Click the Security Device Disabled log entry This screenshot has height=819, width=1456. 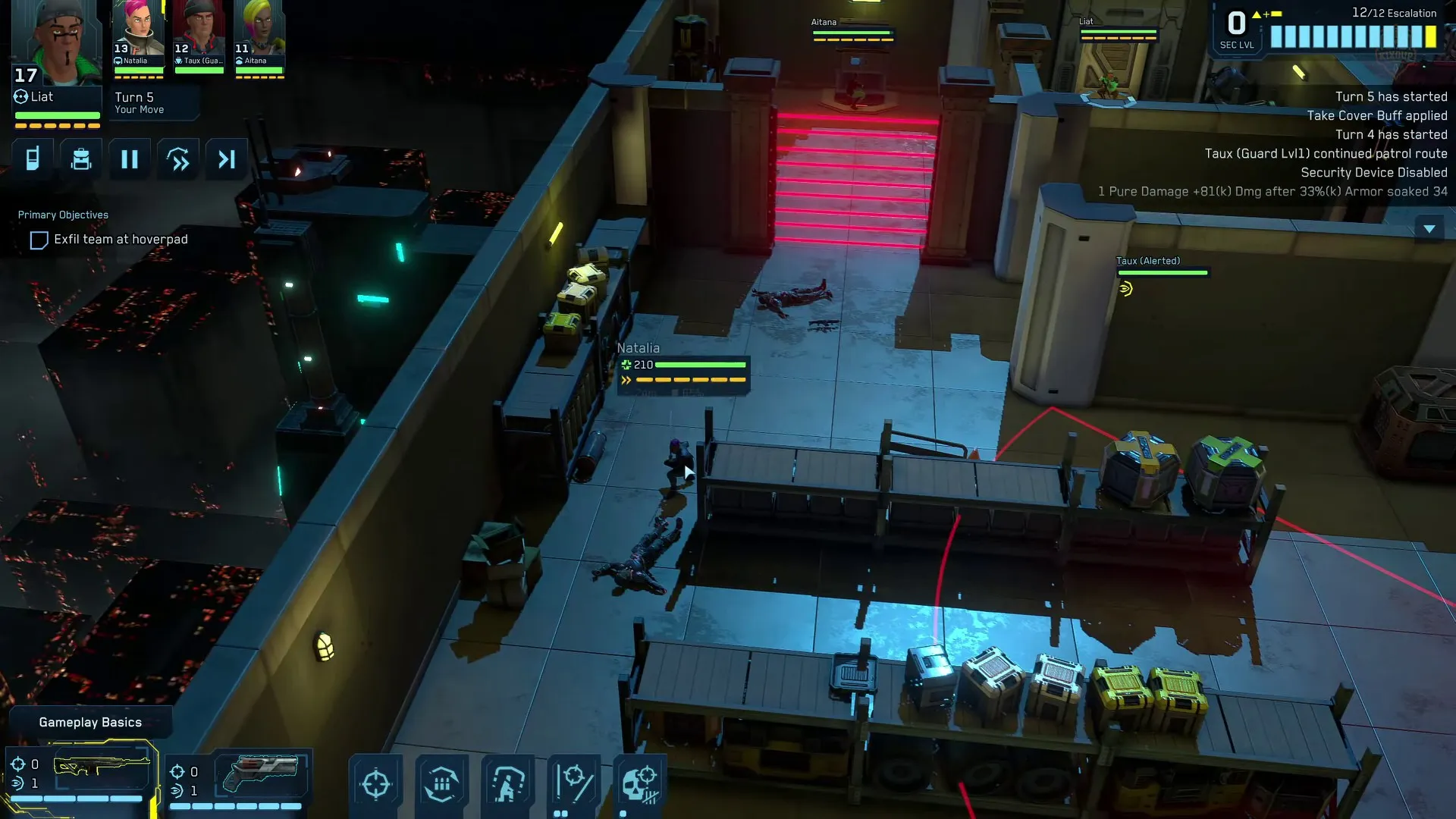pyautogui.click(x=1374, y=172)
